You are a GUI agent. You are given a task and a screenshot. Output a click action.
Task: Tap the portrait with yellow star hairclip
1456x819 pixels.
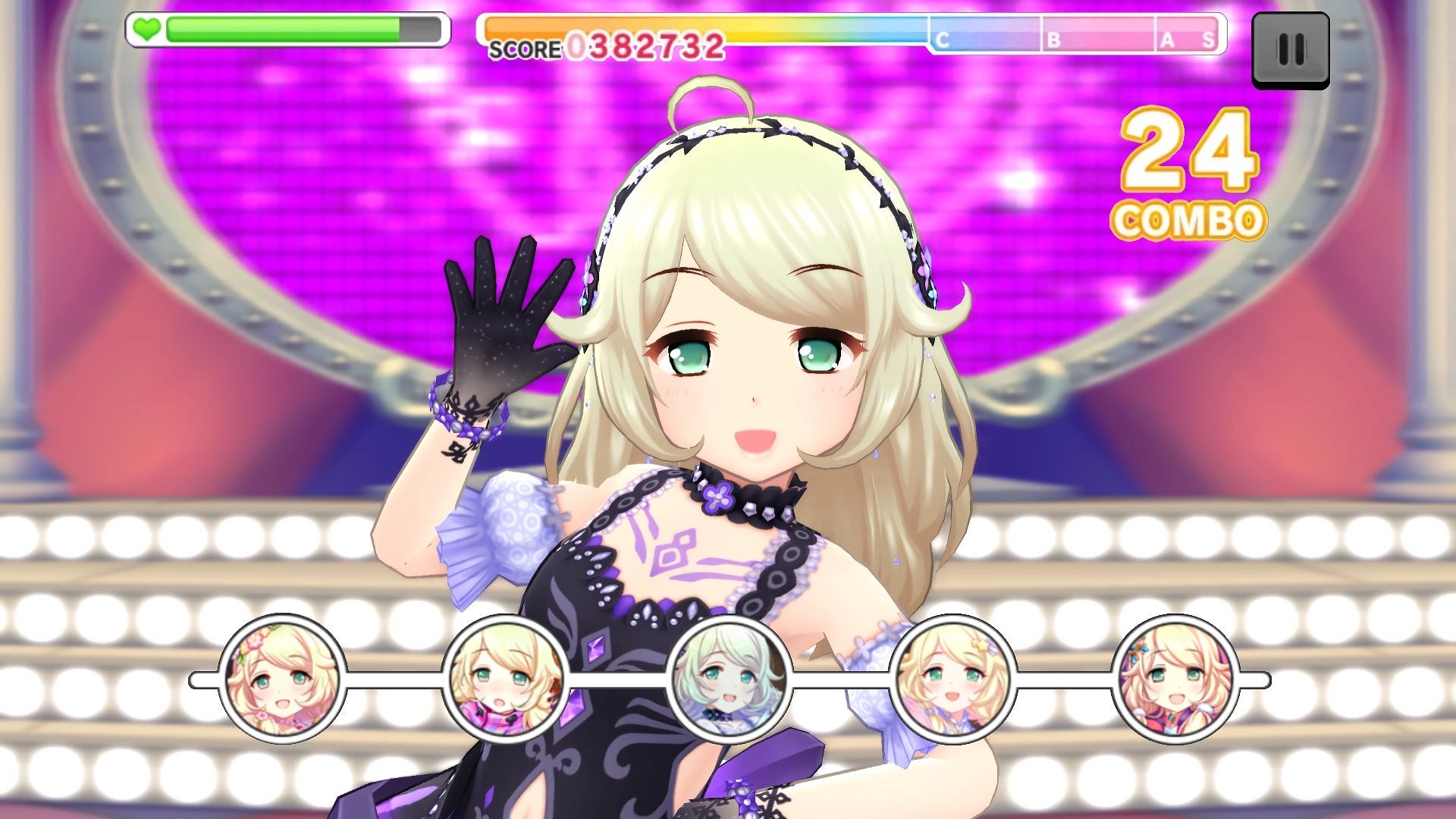coord(952,679)
